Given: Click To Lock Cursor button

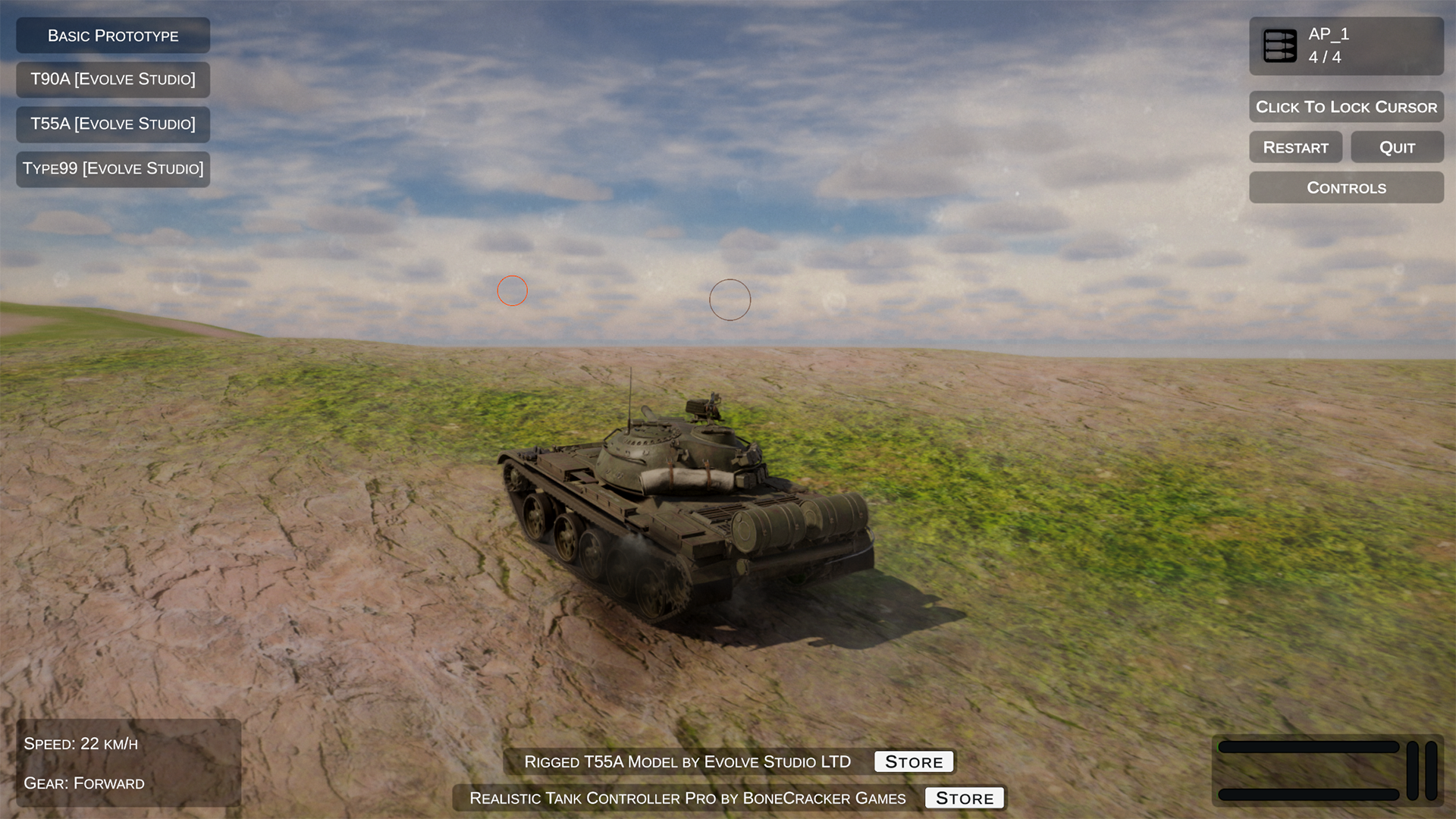Looking at the screenshot, I should click(1346, 107).
